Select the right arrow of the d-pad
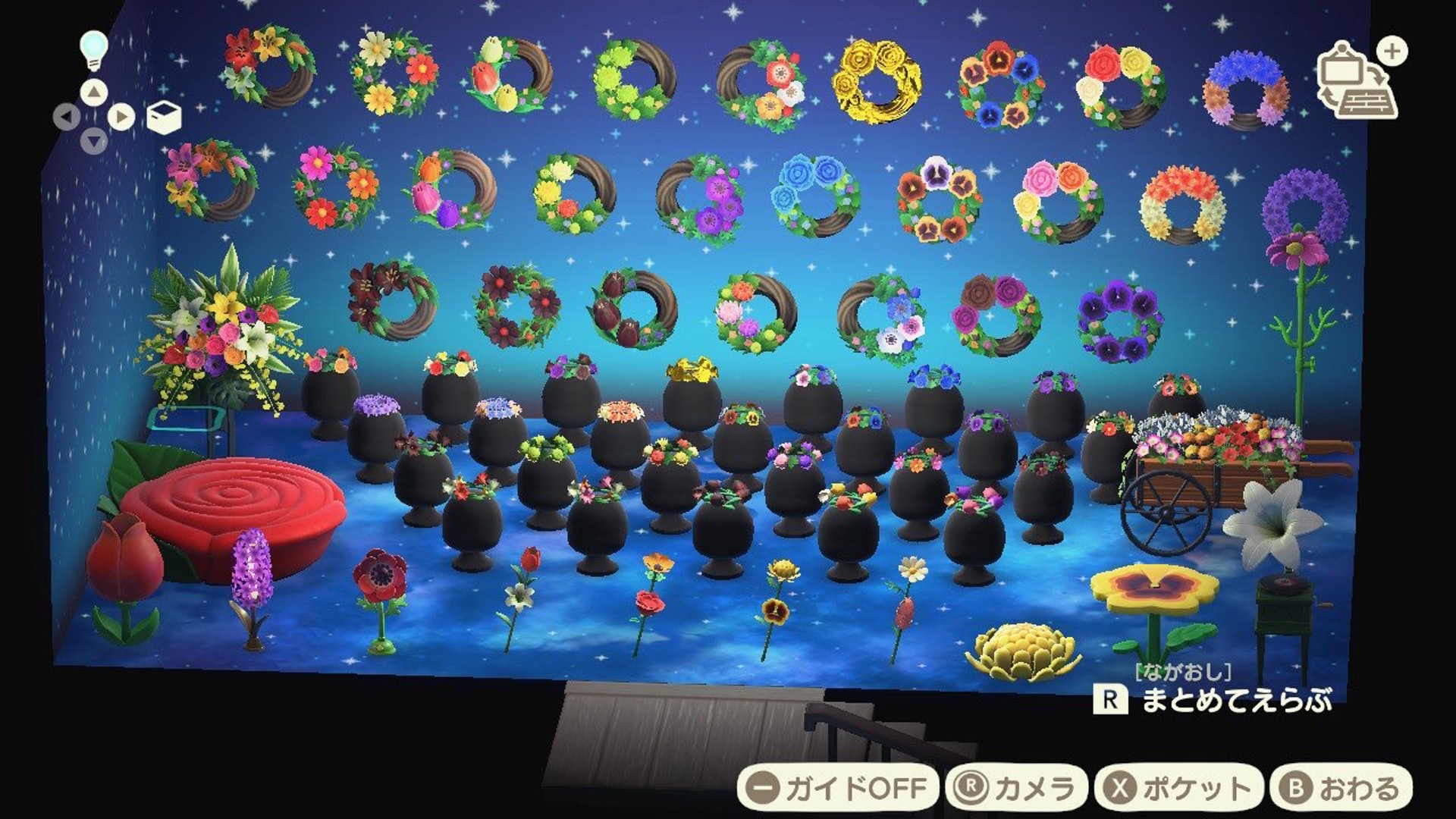 coord(121,118)
